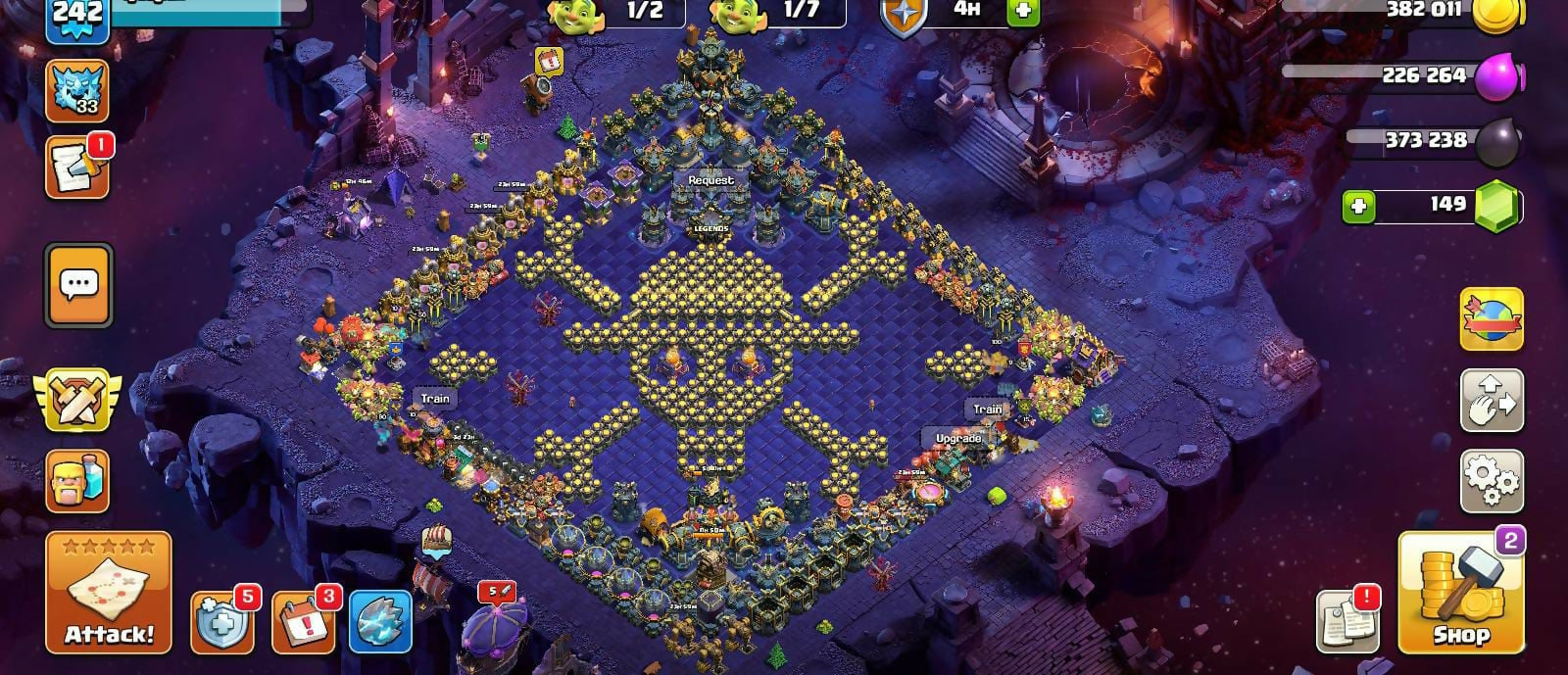
Task: Open the scroll and quill icon with 1 badge
Action: coord(77,169)
